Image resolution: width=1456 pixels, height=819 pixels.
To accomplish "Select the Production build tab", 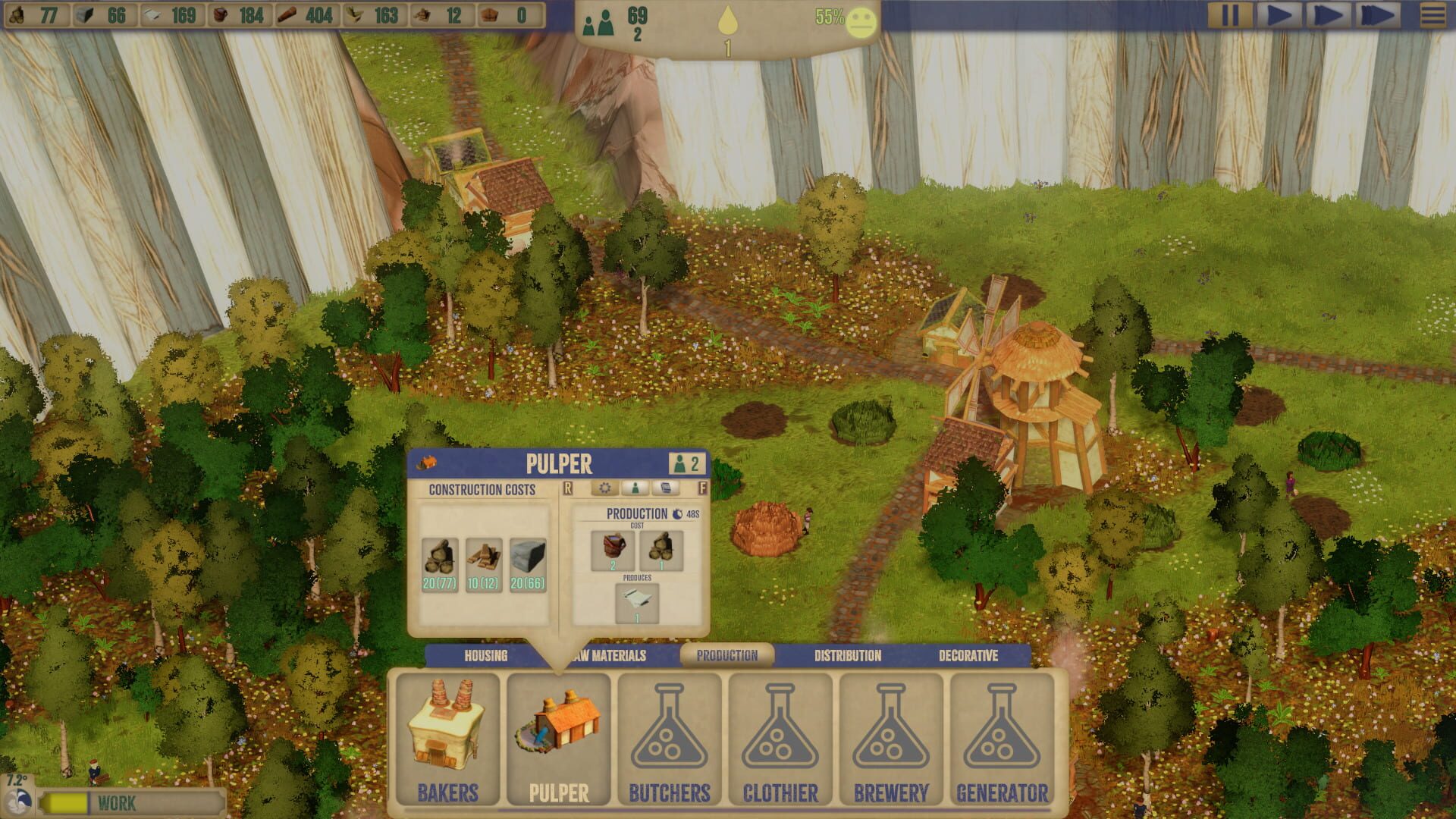I will 726,656.
